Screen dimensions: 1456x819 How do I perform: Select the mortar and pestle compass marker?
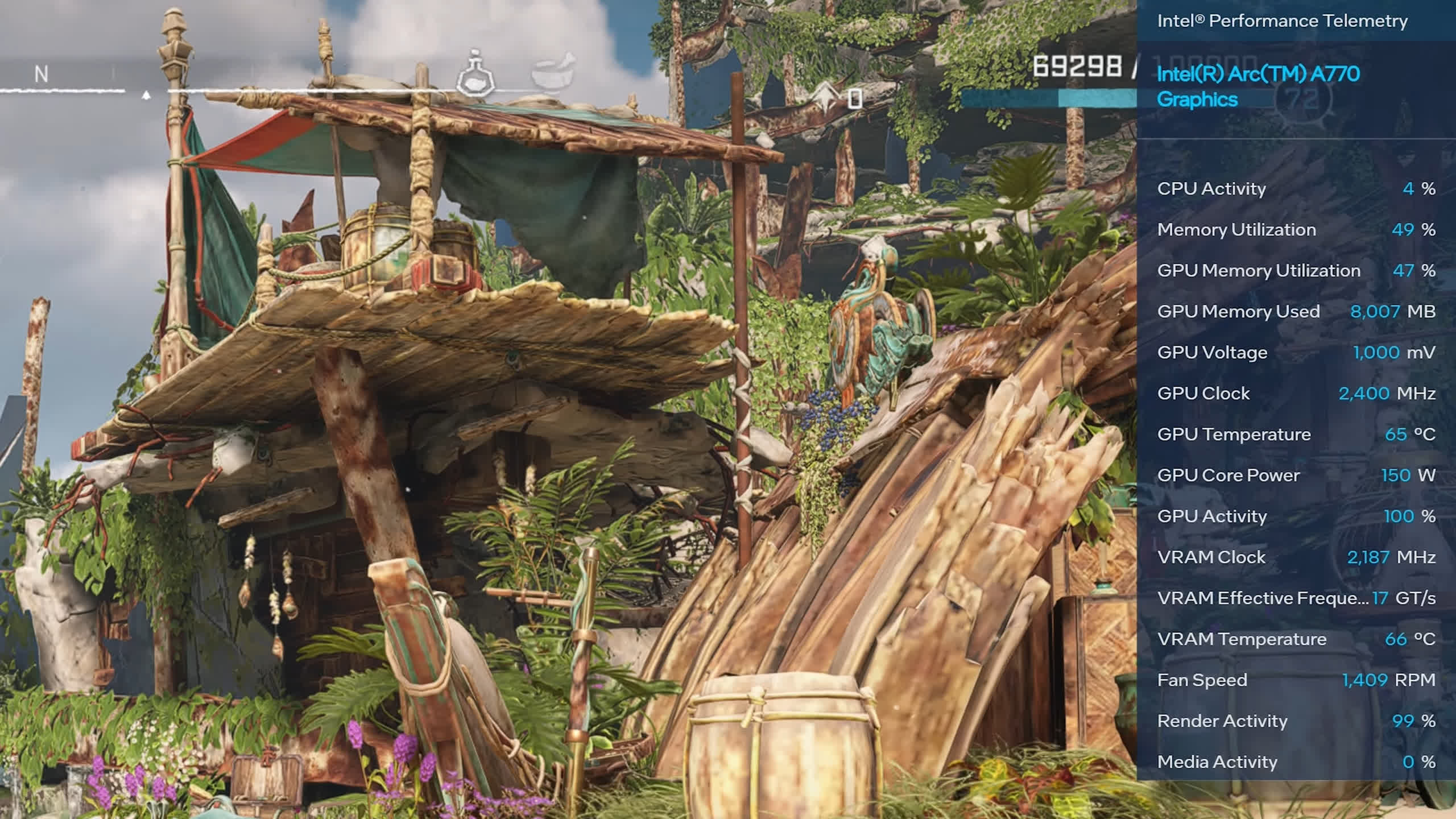pyautogui.click(x=553, y=72)
